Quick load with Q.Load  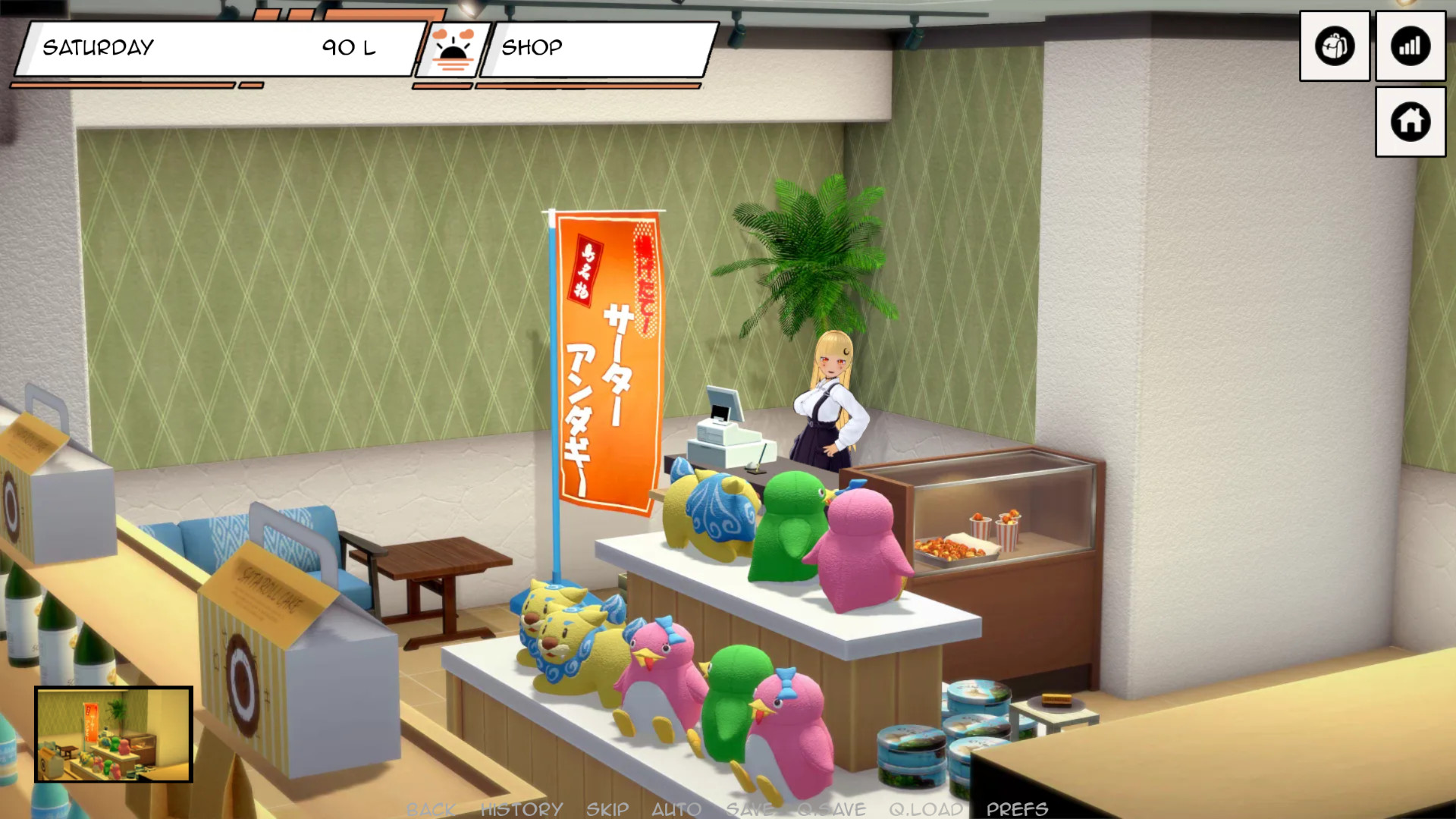click(x=926, y=809)
